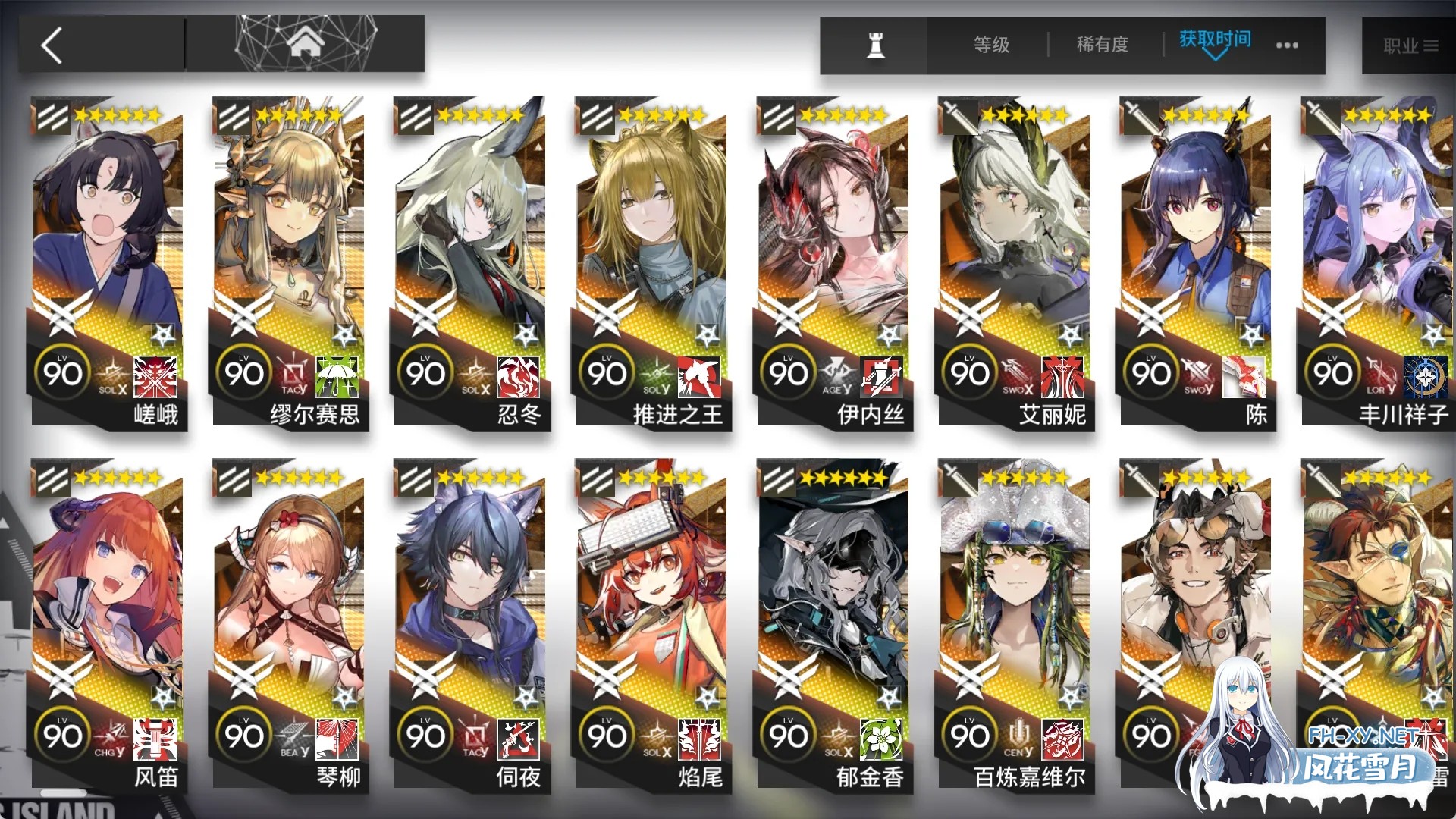Select the rook squad icon in the top bar
Viewport: 1456px width, 819px height.
874,45
